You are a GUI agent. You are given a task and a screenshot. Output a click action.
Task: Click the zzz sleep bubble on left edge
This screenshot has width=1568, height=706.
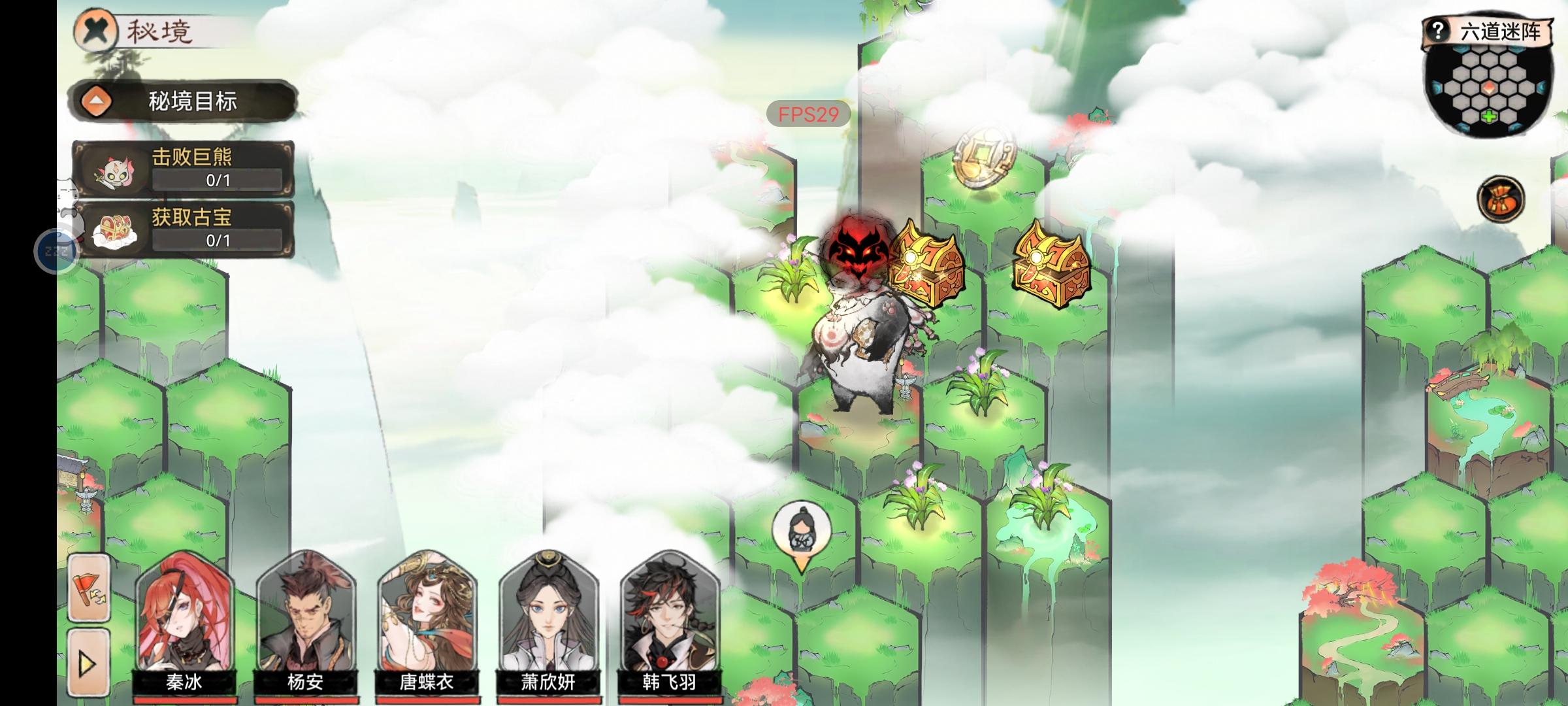point(56,250)
